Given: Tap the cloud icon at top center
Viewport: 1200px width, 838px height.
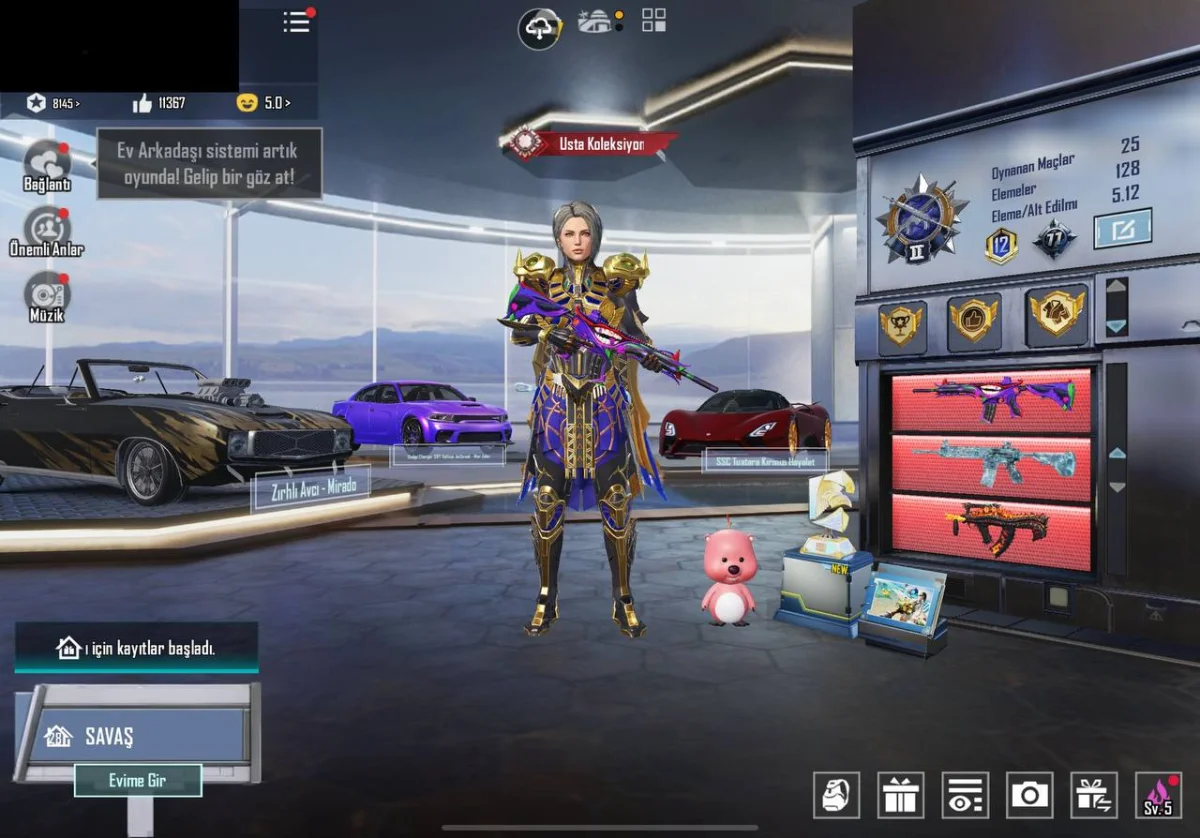Looking at the screenshot, I should point(539,28).
